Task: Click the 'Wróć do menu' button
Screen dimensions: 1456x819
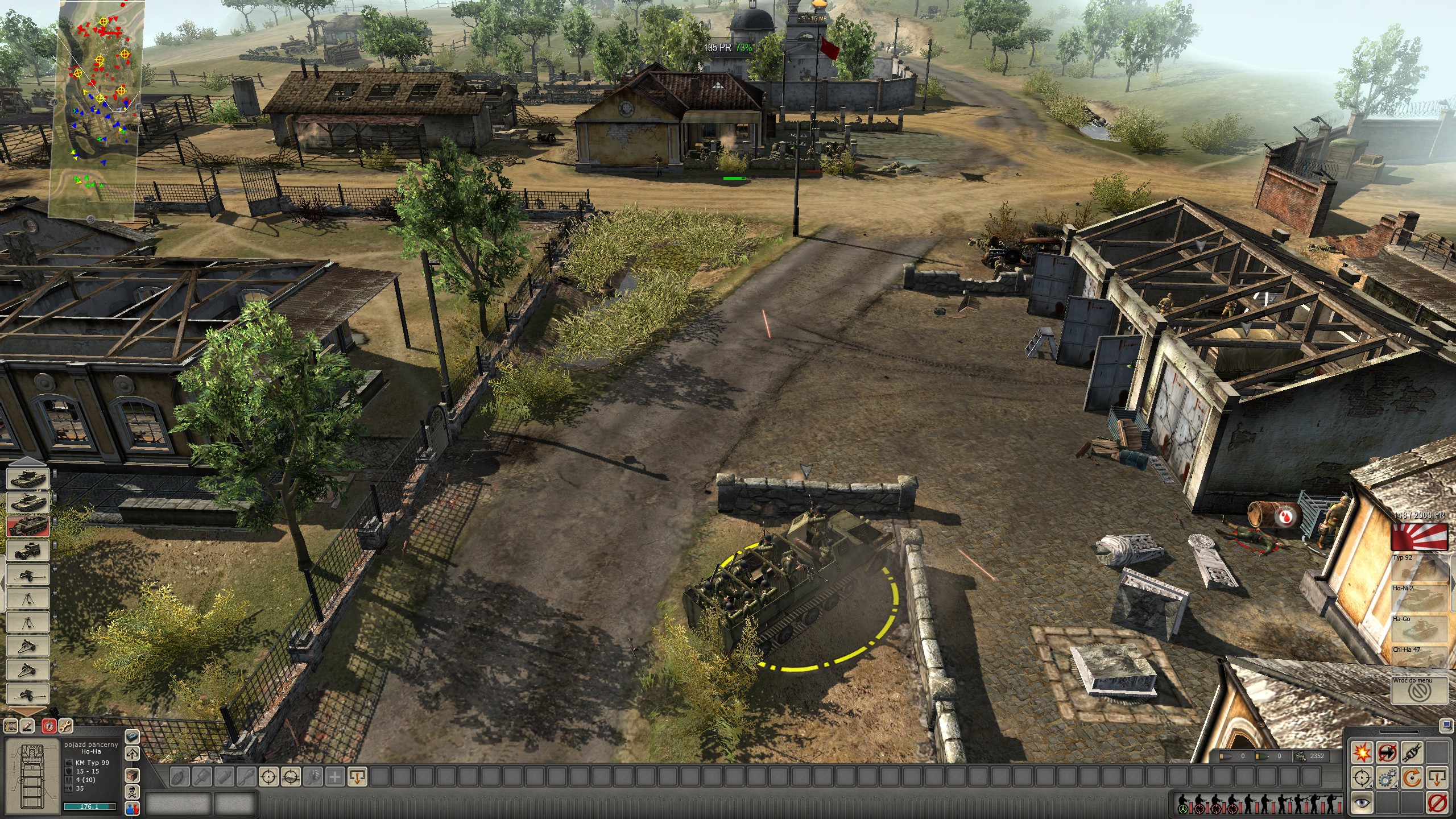Action: point(1420,690)
